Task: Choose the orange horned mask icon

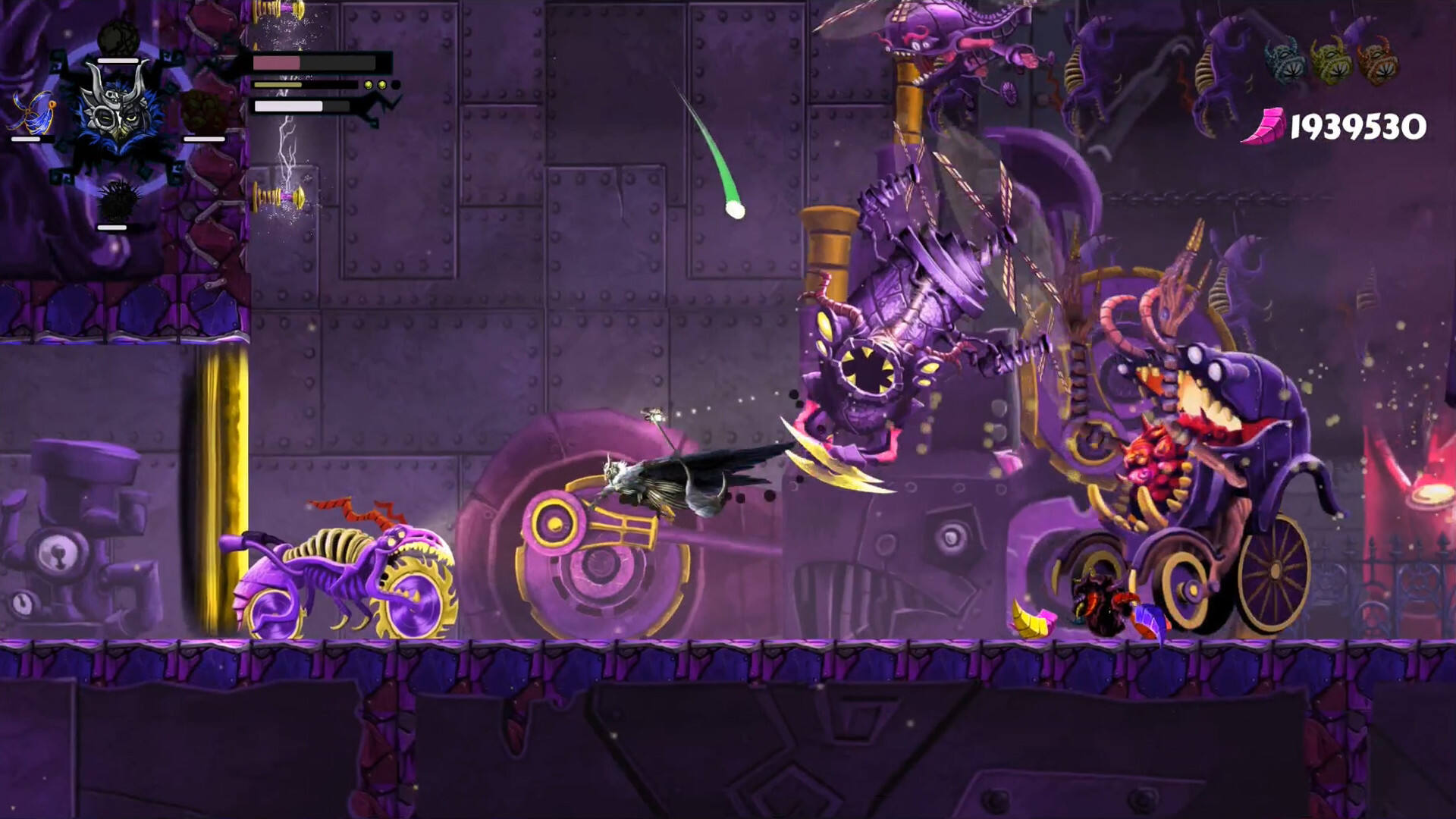Action: [1379, 60]
